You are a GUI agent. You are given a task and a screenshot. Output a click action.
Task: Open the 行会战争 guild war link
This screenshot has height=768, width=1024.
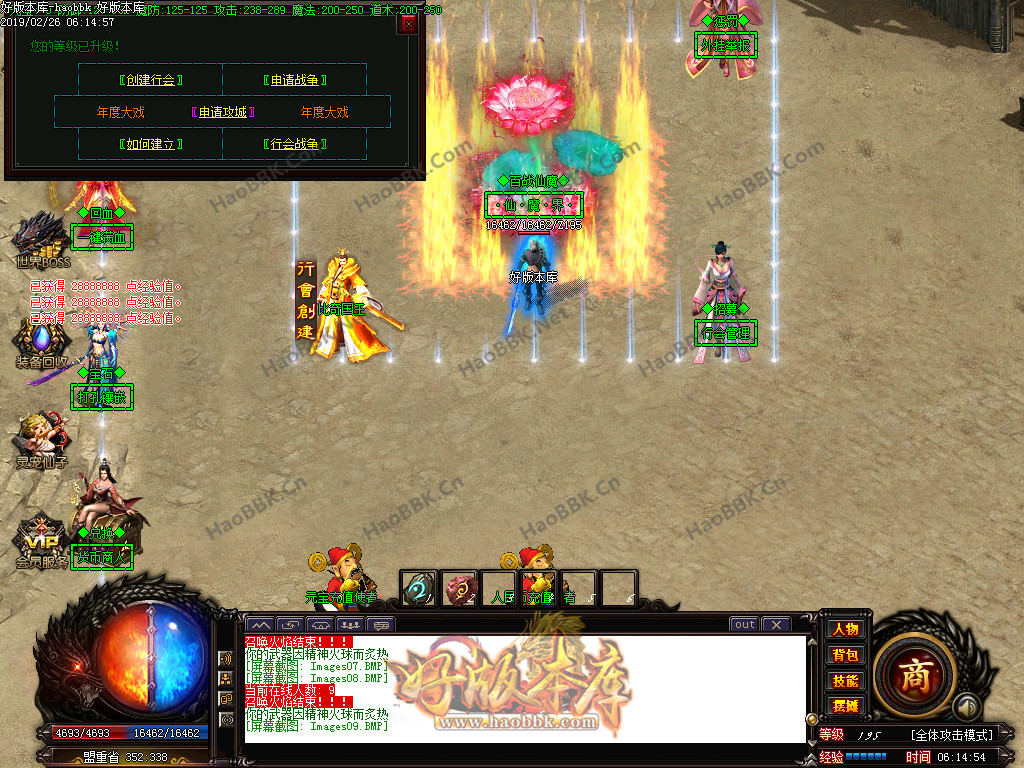295,144
